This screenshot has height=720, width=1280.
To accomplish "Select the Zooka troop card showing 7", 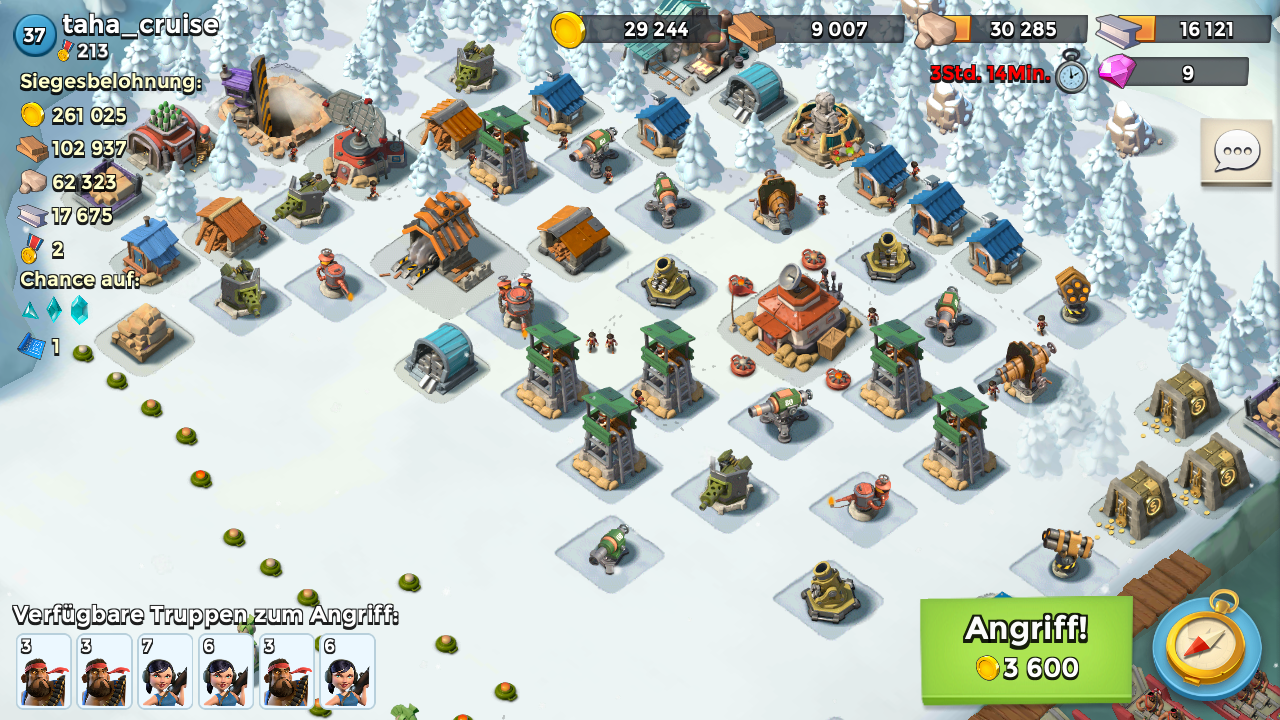I will (165, 671).
